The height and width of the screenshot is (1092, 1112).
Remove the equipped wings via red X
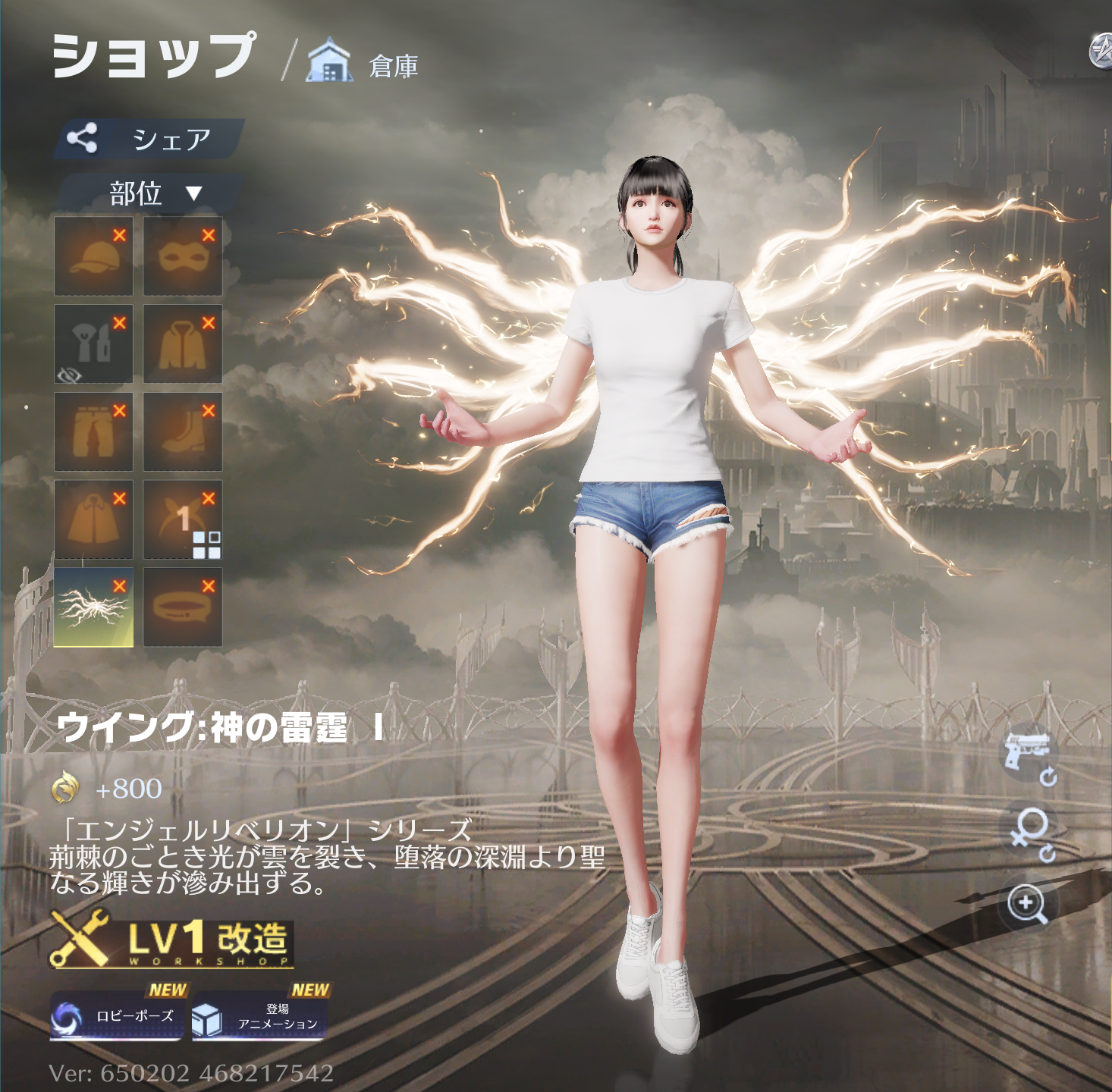click(120, 586)
